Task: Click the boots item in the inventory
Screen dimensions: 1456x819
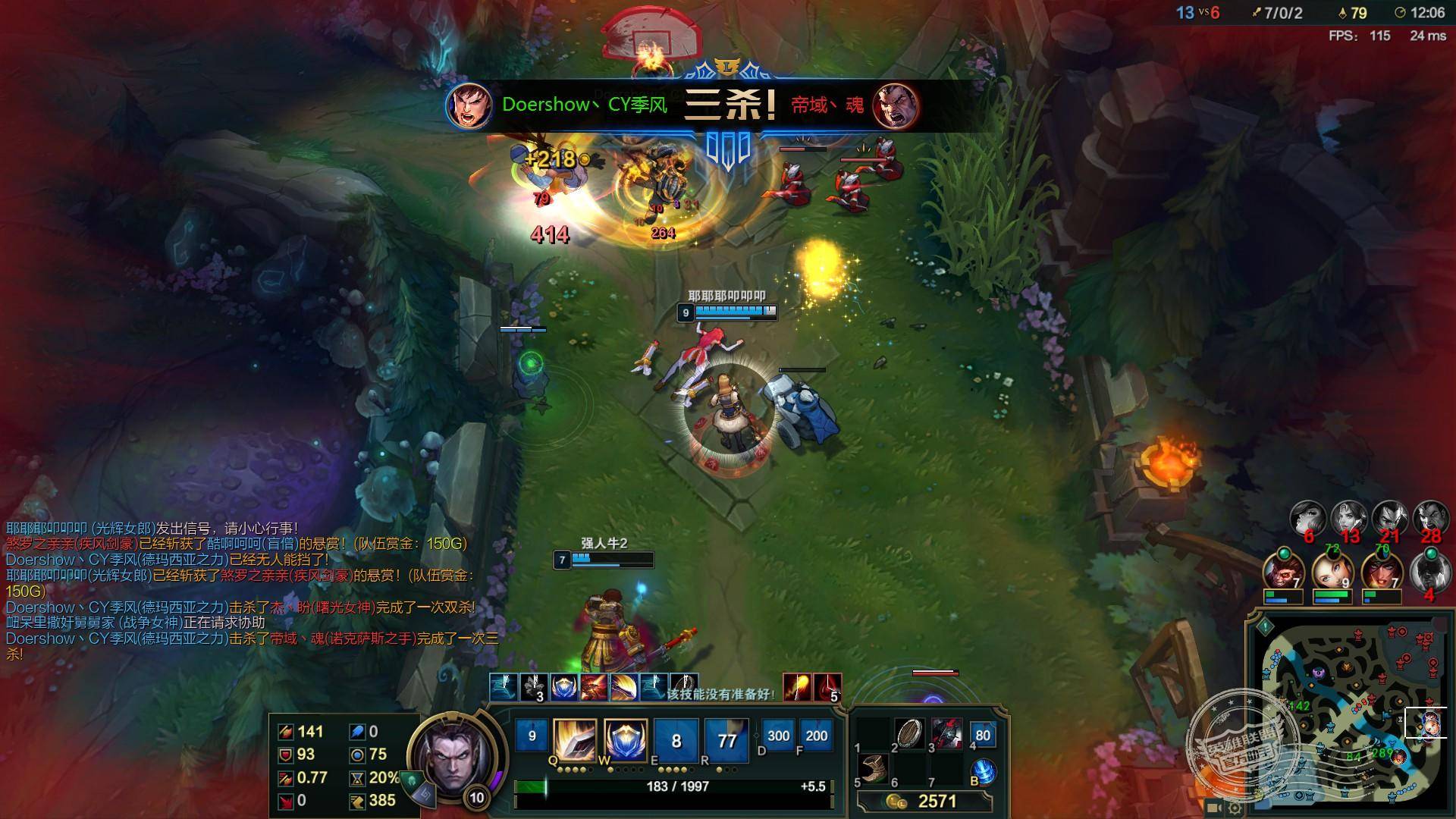Action: click(873, 768)
